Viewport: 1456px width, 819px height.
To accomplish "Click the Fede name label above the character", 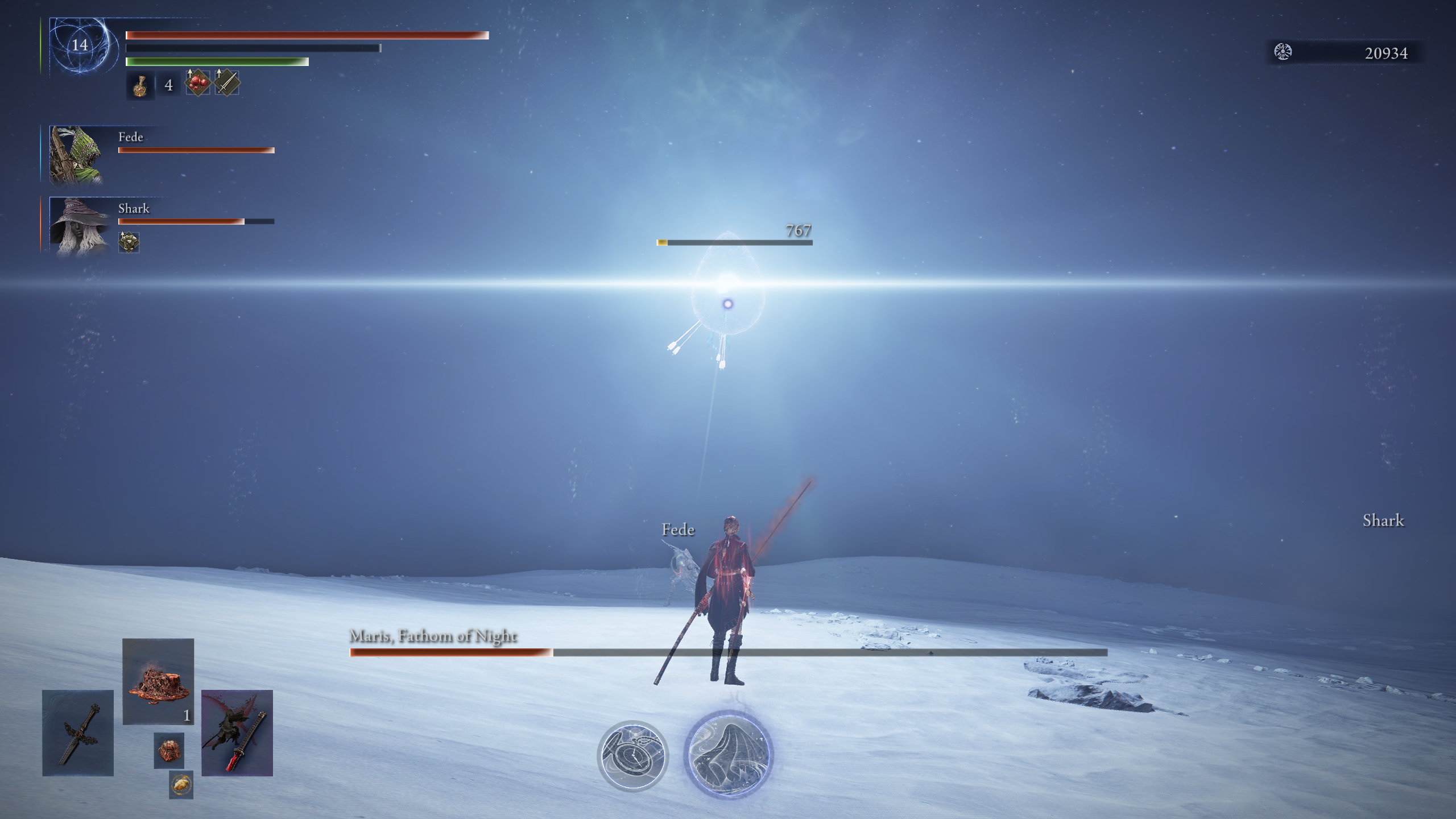I will [677, 530].
